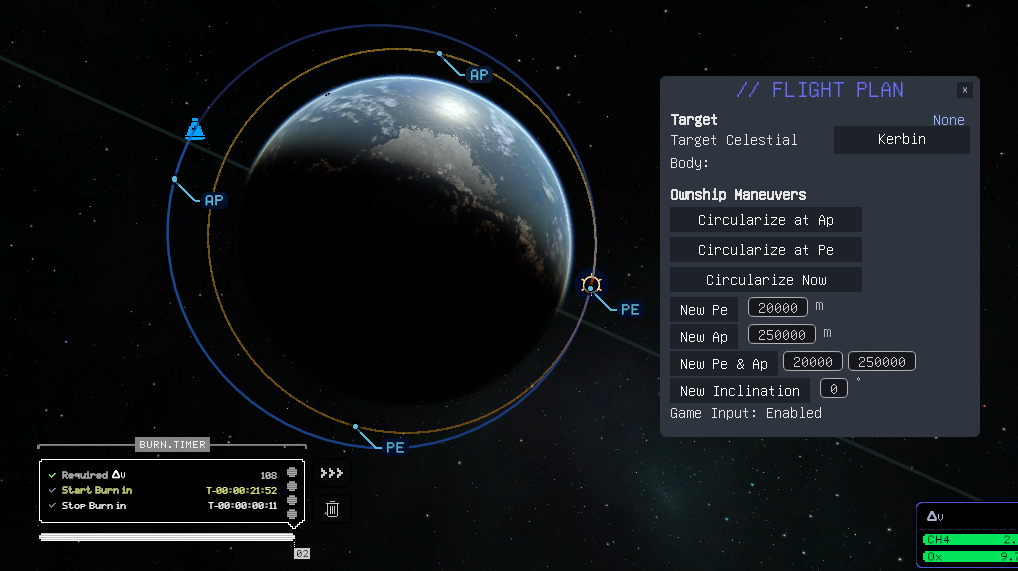This screenshot has width=1018, height=571.
Task: Activate the Circularize Now maneuver
Action: click(765, 280)
